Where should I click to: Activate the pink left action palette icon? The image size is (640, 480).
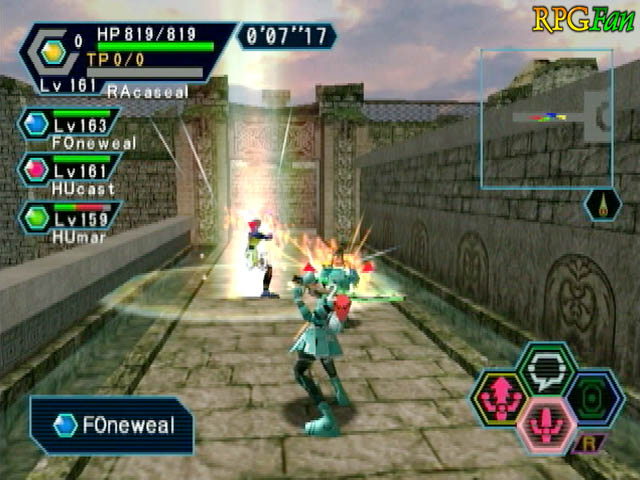(x=498, y=398)
